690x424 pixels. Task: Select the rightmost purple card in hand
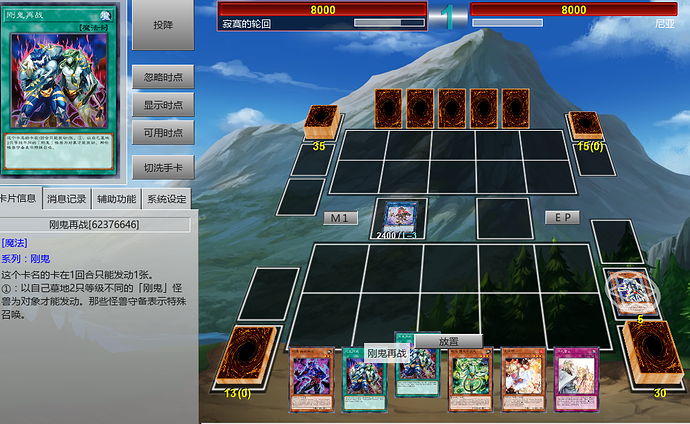click(x=577, y=380)
